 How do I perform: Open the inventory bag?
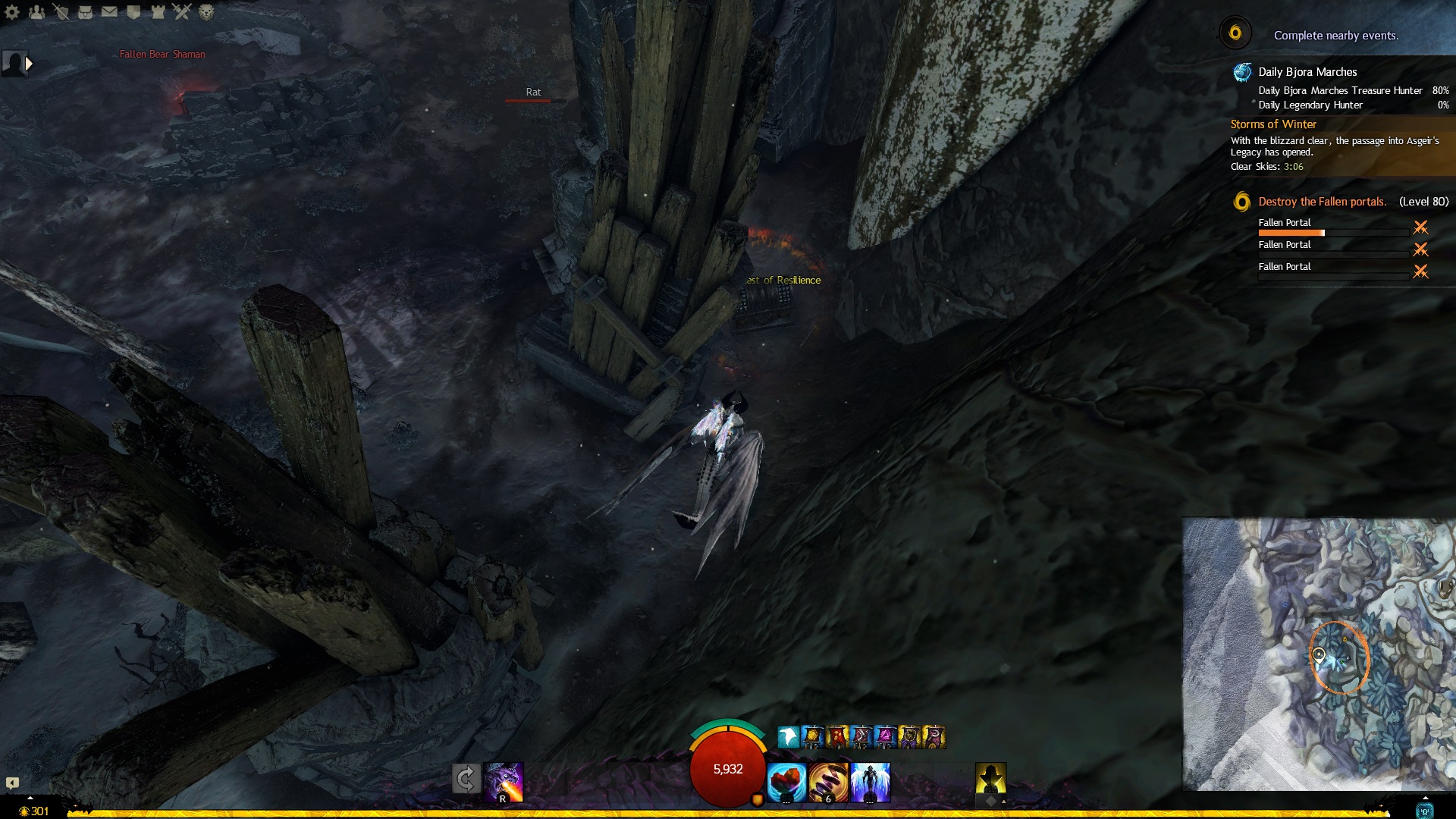pyautogui.click(x=85, y=12)
